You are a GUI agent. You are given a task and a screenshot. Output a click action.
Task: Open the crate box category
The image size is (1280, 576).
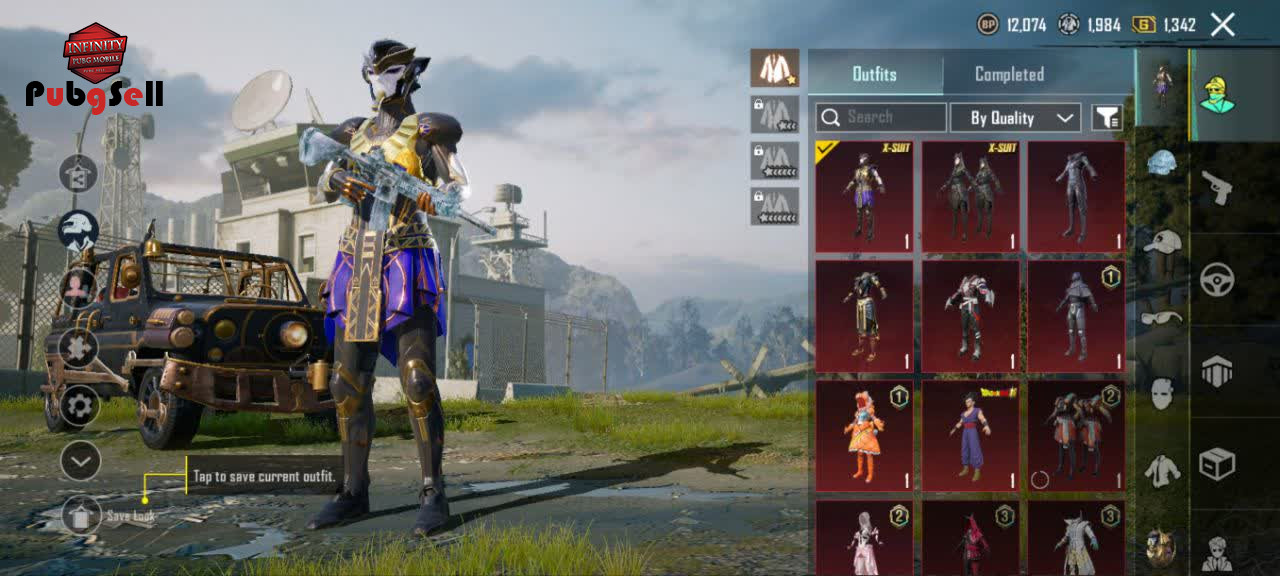(1216, 463)
